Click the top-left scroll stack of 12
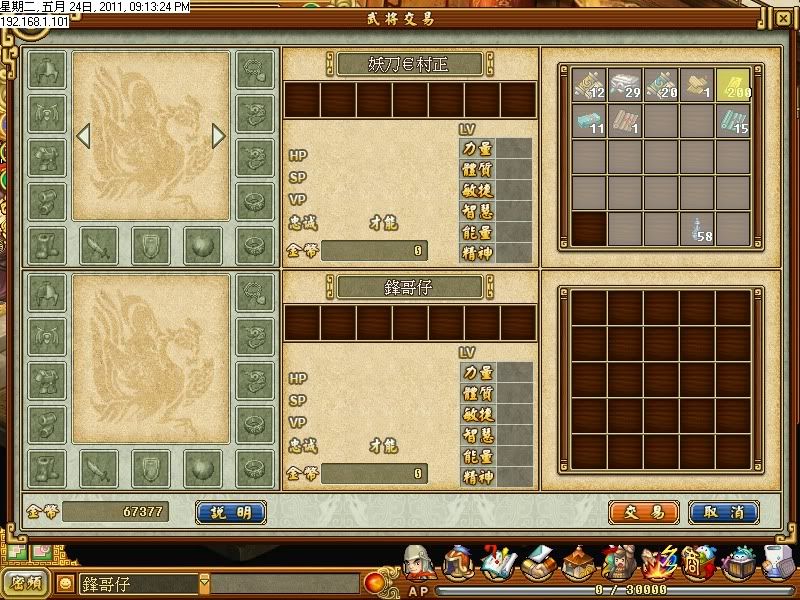 pyautogui.click(x=589, y=85)
